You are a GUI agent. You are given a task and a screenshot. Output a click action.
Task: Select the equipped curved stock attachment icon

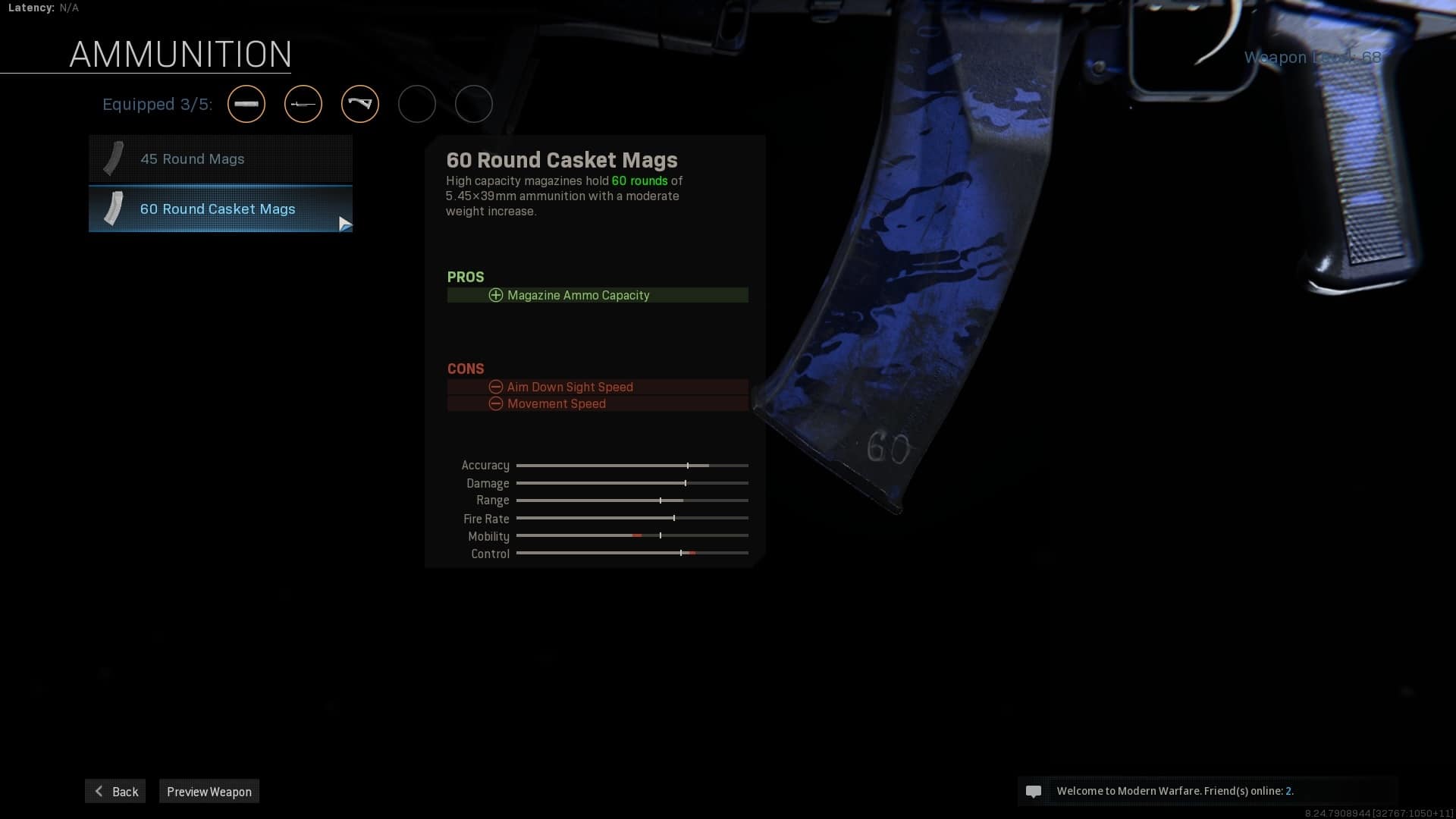(360, 104)
